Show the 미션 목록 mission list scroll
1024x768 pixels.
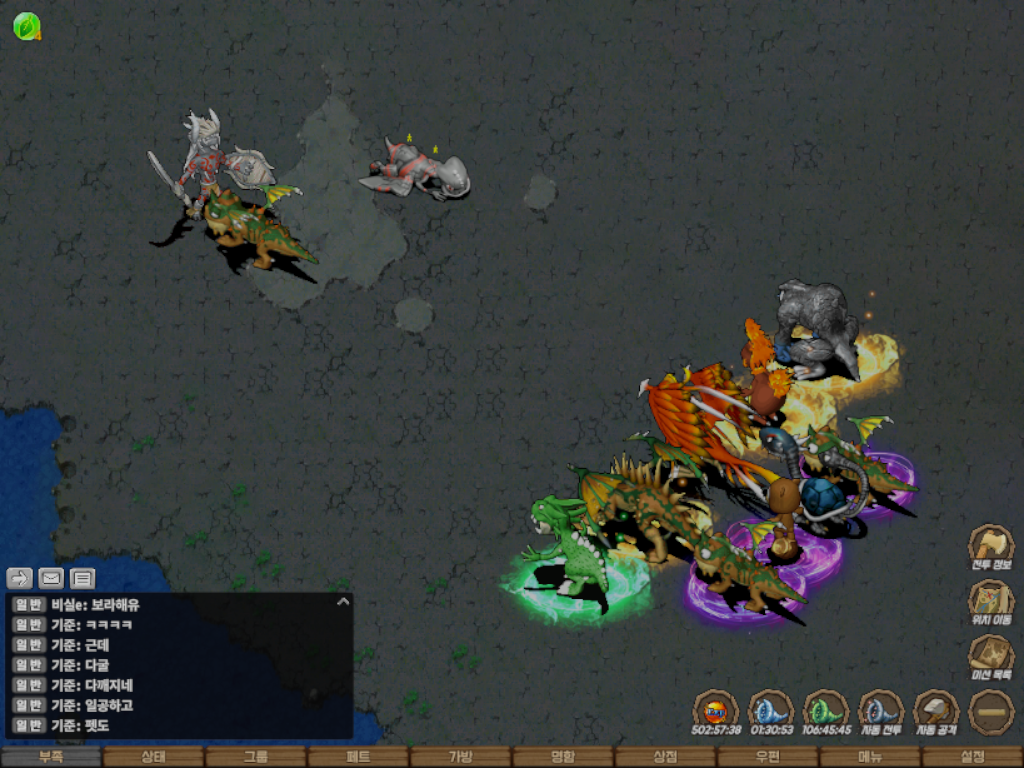[991, 656]
